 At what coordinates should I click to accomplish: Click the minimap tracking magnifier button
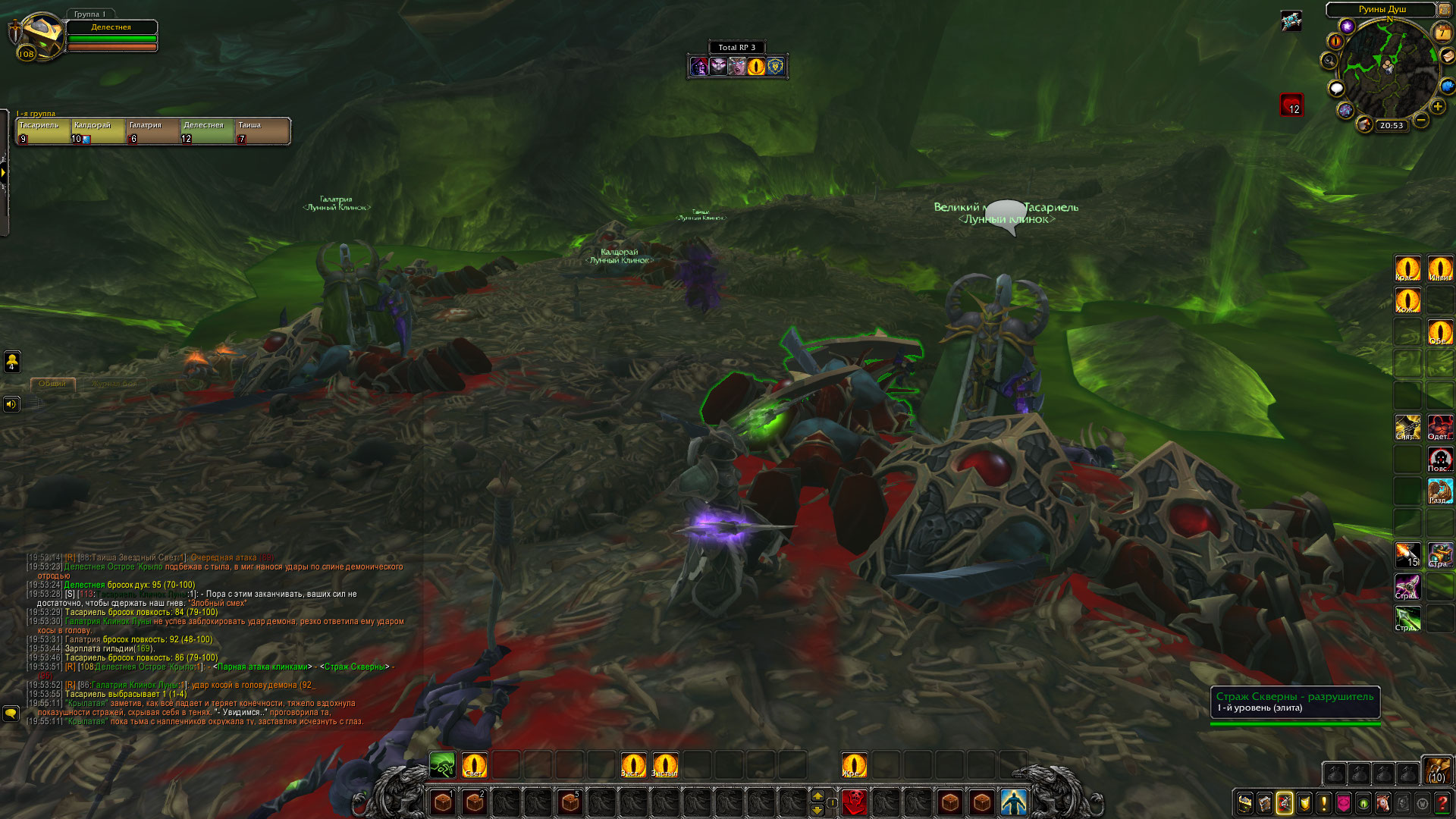click(1329, 61)
